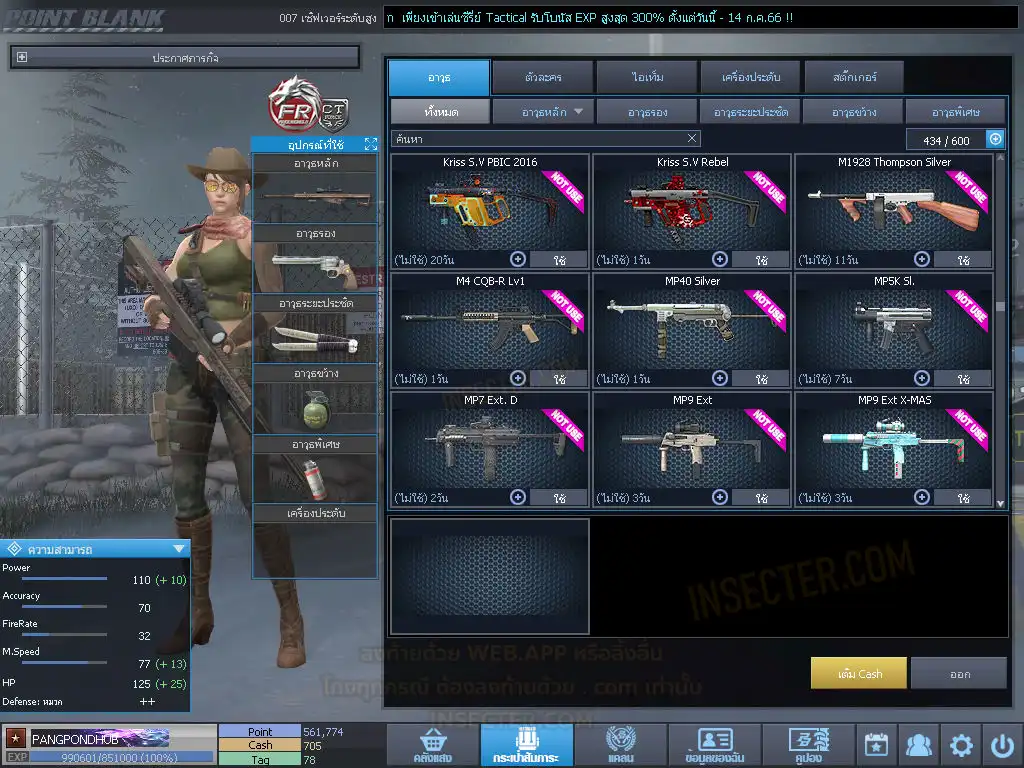Filter by อาวุธรอง secondary weapons
1024x768 pixels.
tap(647, 111)
